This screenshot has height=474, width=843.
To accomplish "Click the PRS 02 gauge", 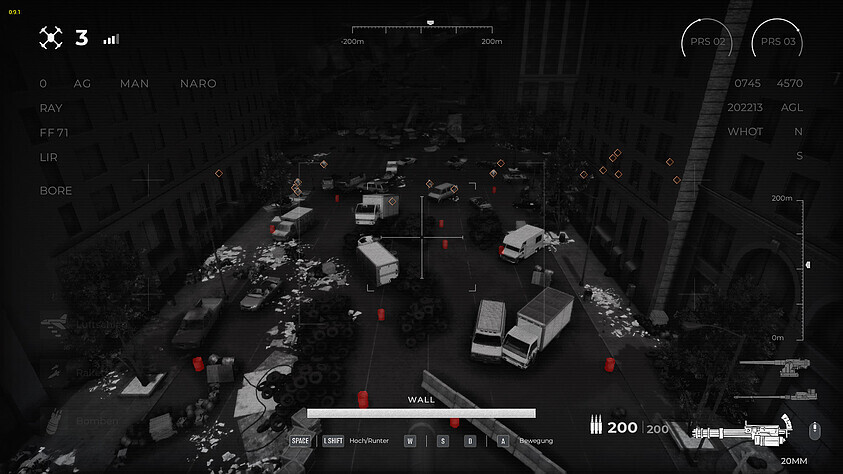I will (x=705, y=42).
